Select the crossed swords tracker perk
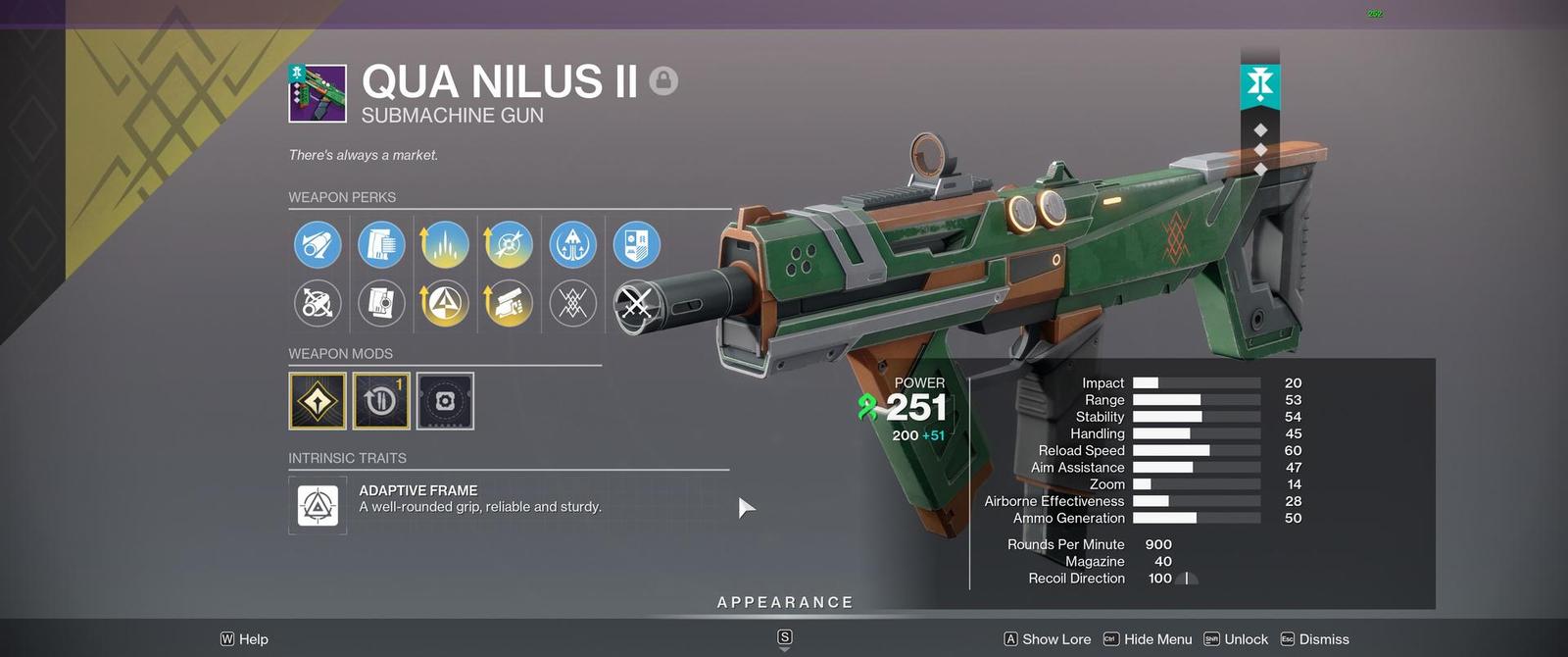 [x=636, y=304]
